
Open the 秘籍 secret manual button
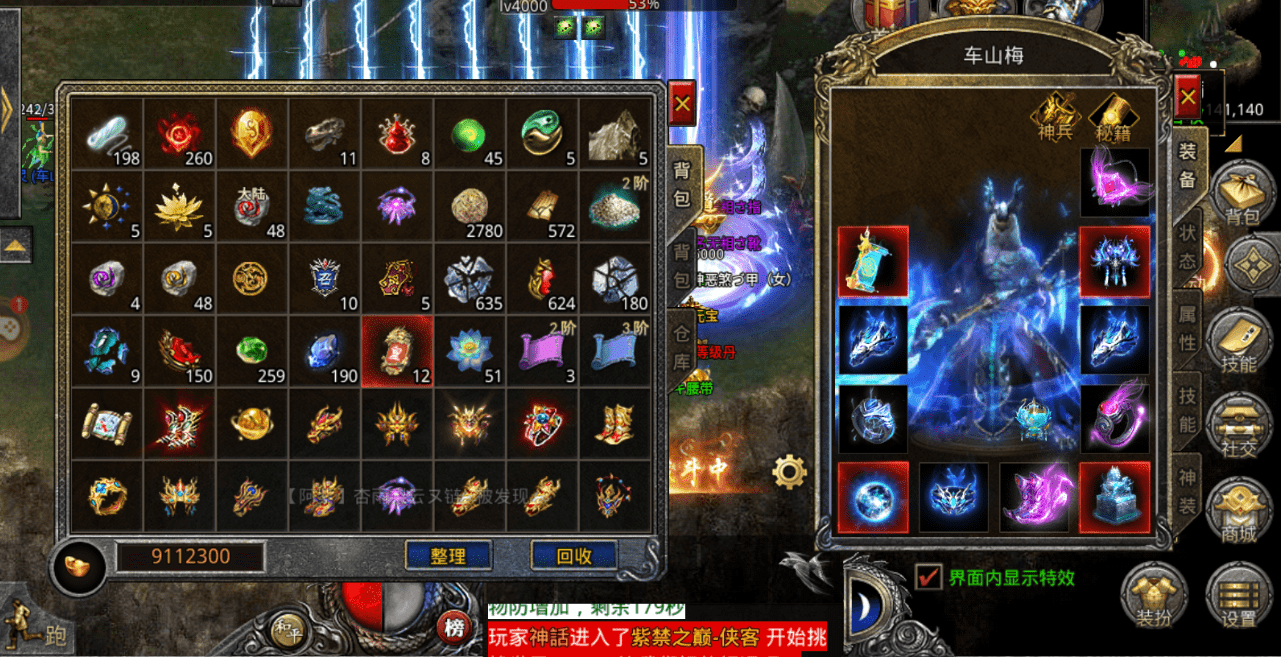click(x=1112, y=119)
